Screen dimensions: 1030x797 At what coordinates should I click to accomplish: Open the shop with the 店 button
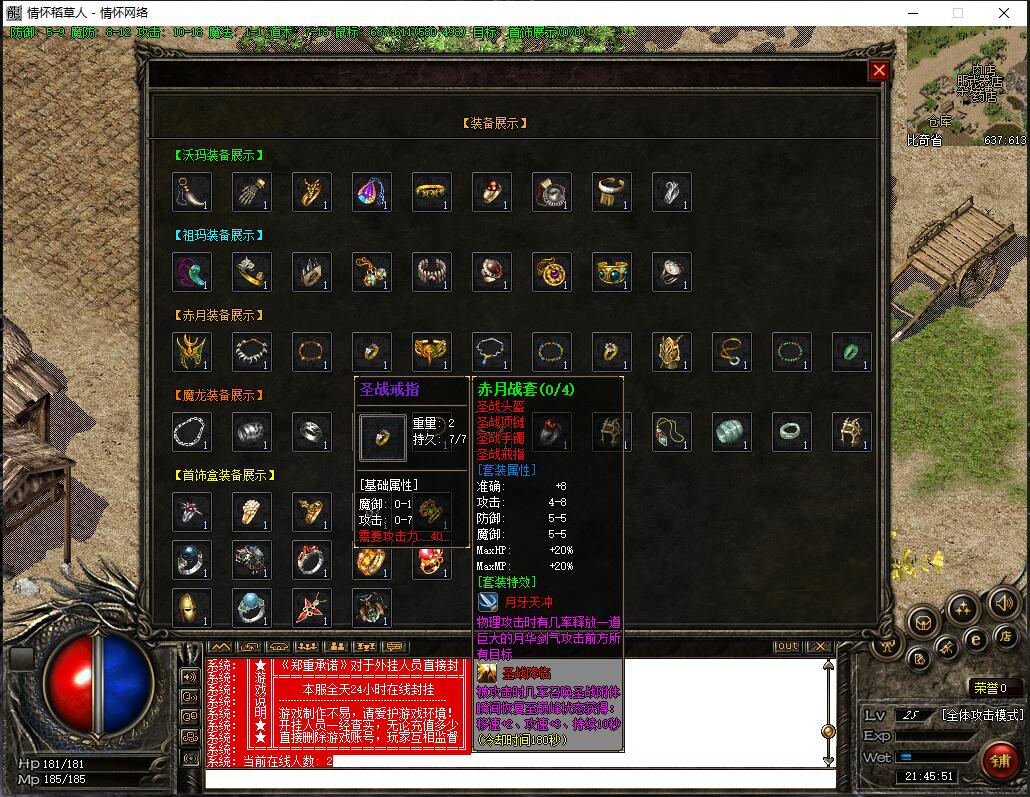(x=1004, y=636)
